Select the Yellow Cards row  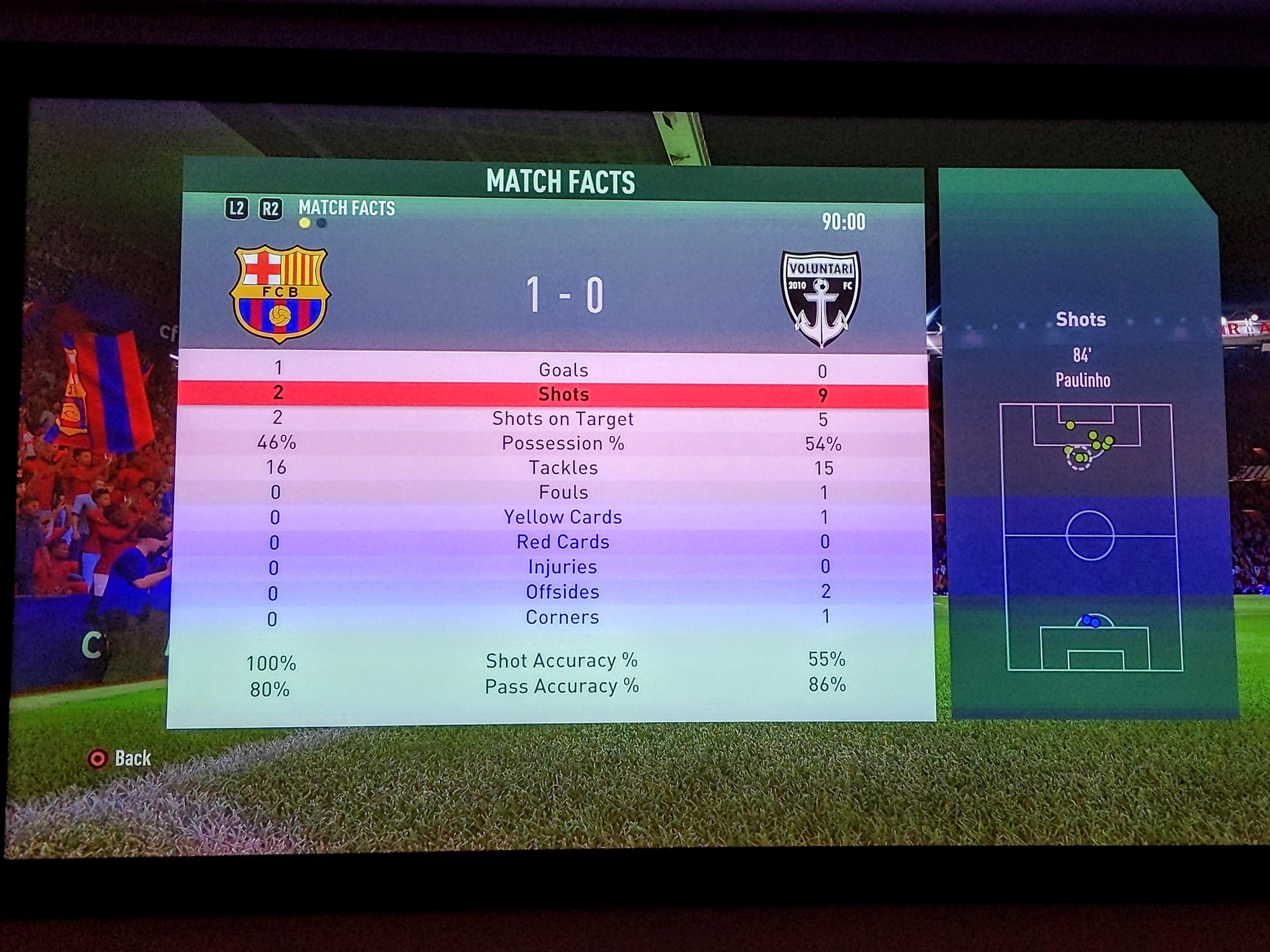562,517
